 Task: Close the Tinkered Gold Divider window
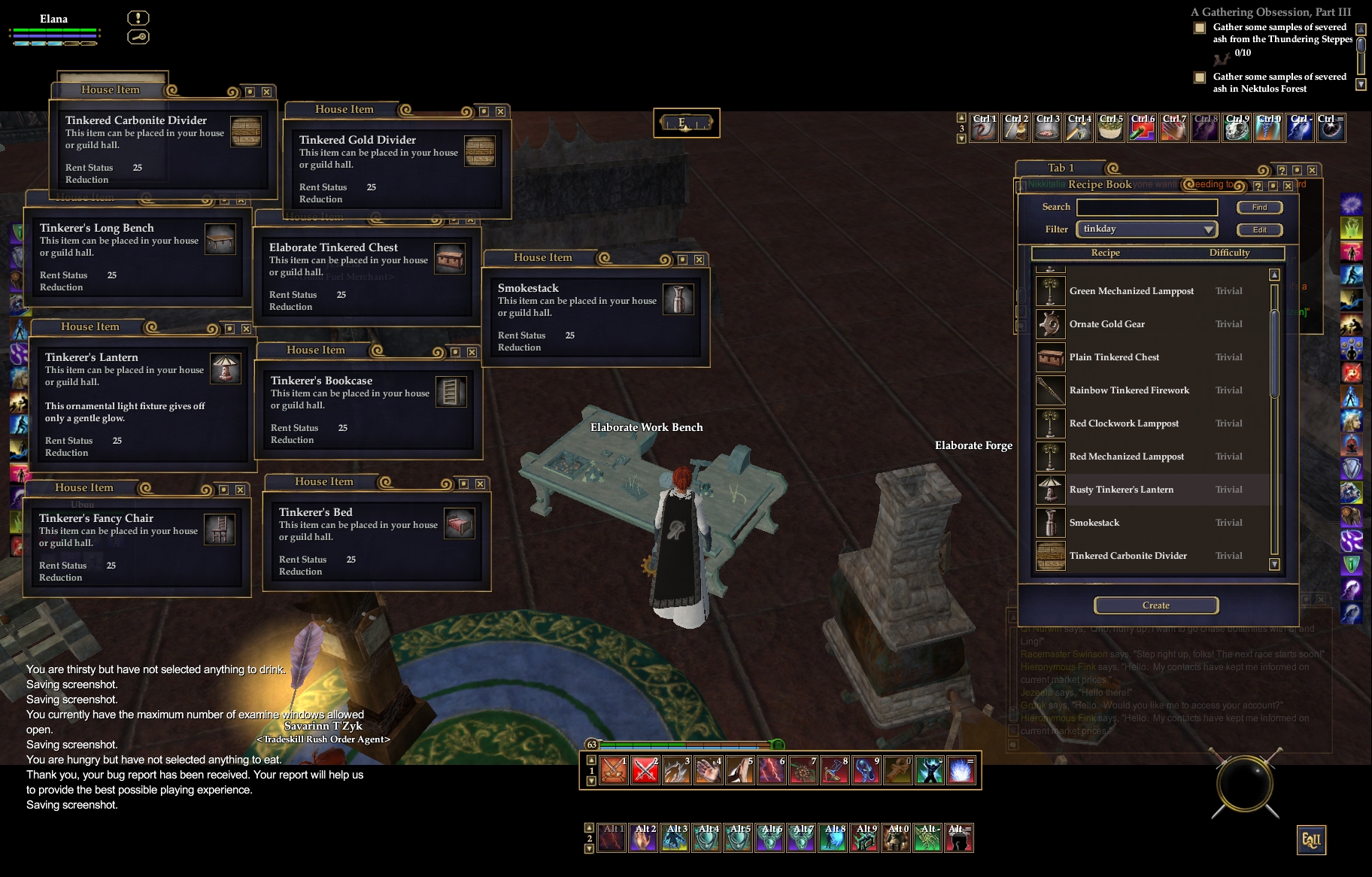coord(500,111)
